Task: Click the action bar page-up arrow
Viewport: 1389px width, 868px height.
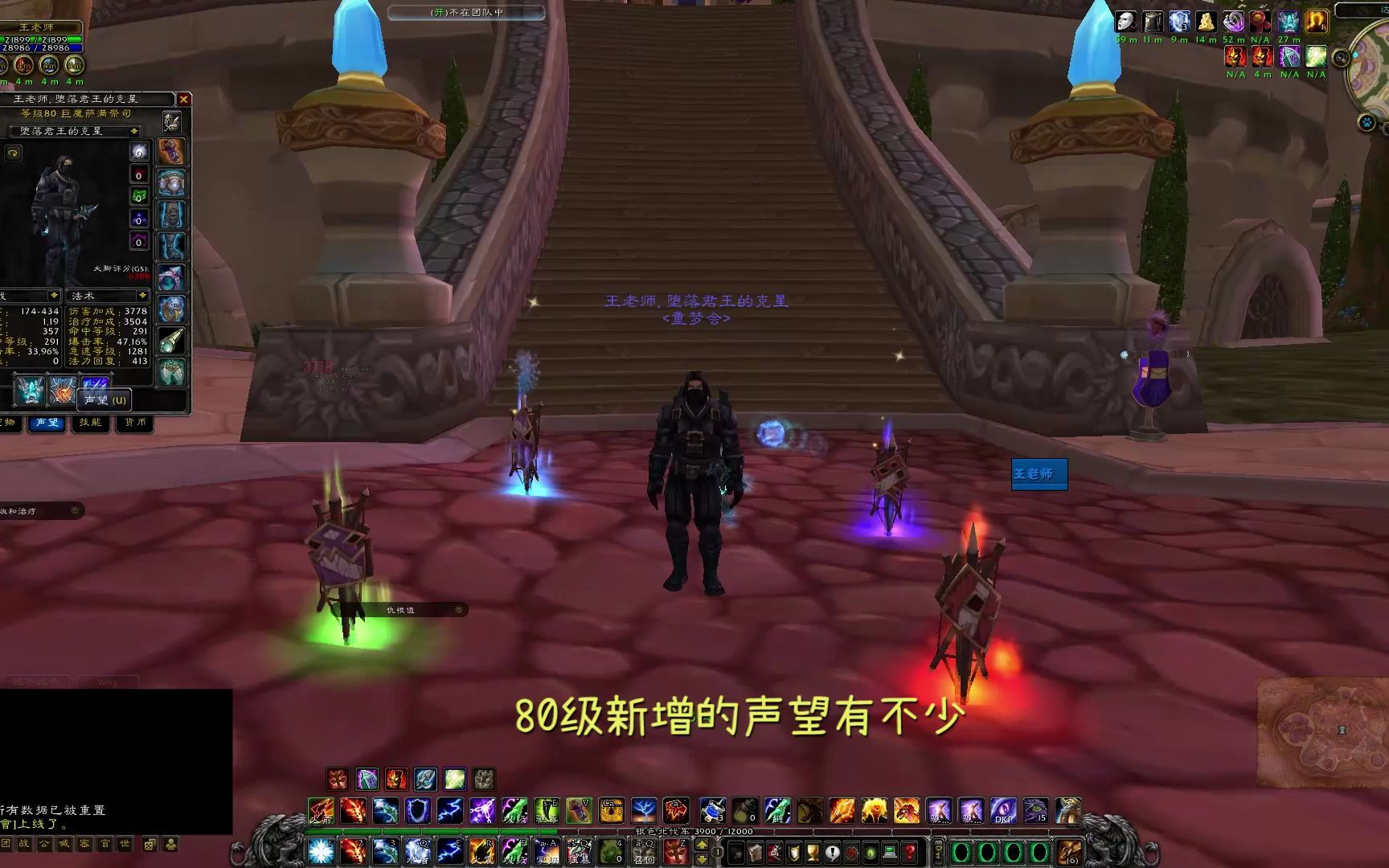Action: pos(701,845)
